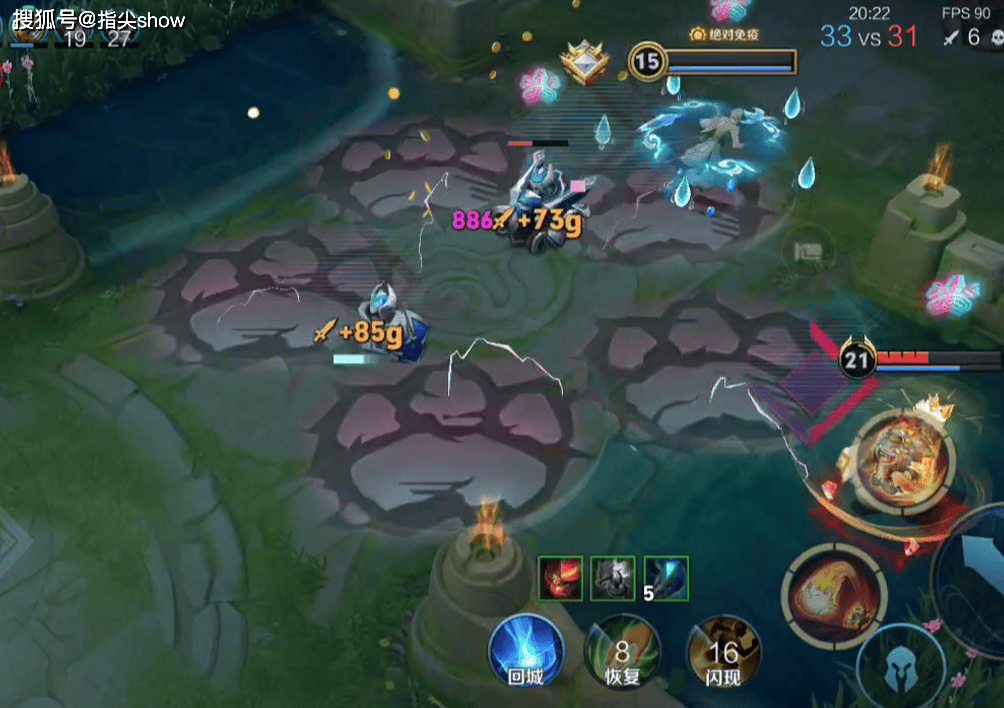Select the blue buff icon with 5 stacks

point(666,578)
